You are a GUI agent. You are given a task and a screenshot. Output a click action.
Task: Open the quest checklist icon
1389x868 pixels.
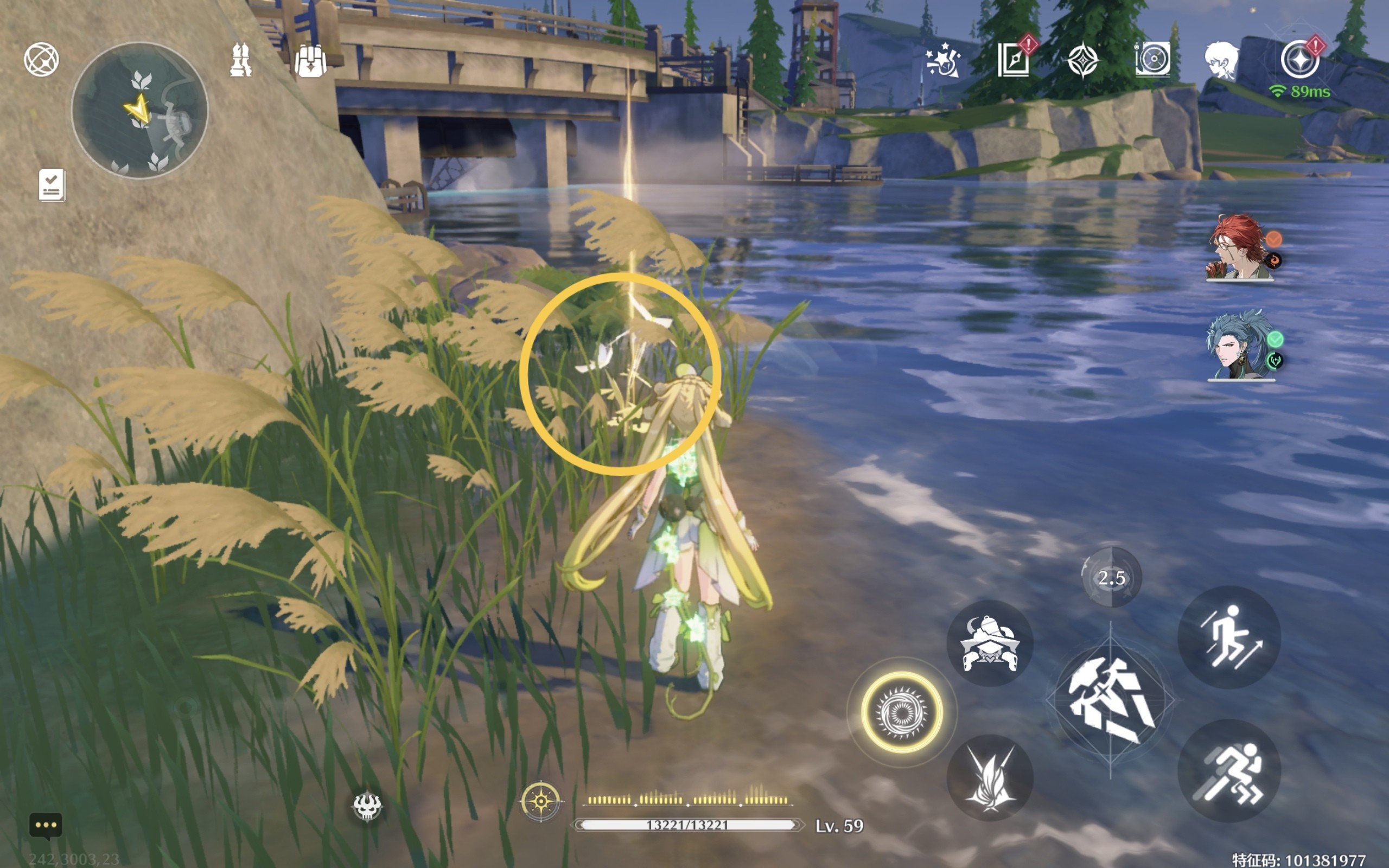(52, 185)
